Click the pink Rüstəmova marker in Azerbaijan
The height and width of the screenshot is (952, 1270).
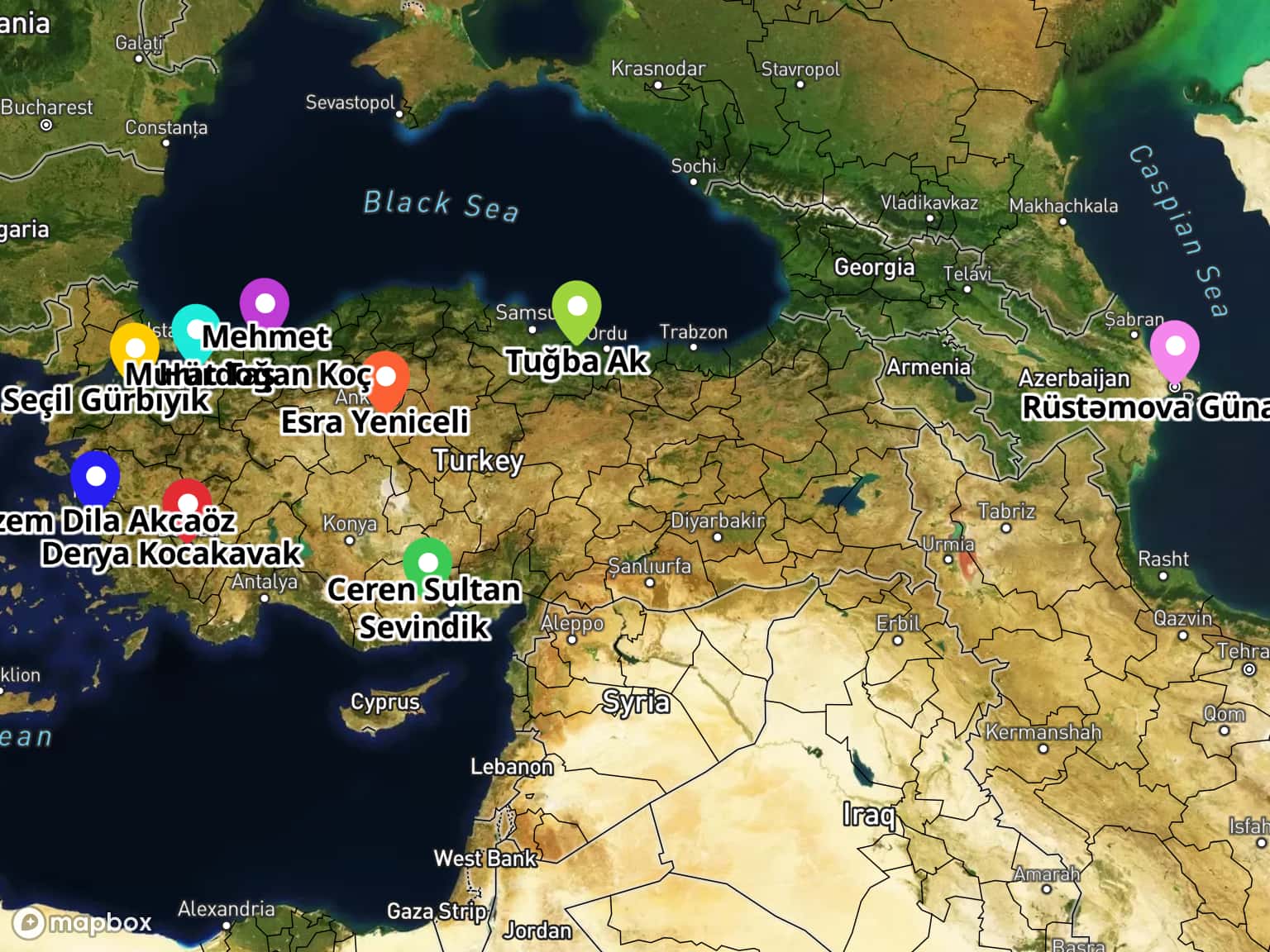[x=1174, y=346]
